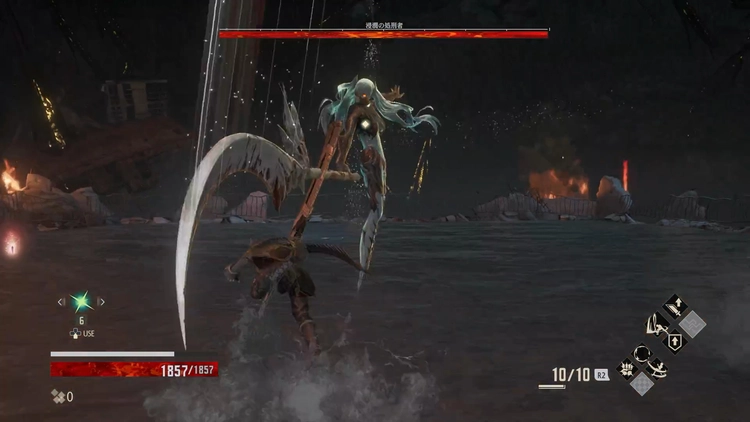Activate the circle ring gift
Image resolution: width=750 pixels, height=422 pixels.
click(641, 353)
